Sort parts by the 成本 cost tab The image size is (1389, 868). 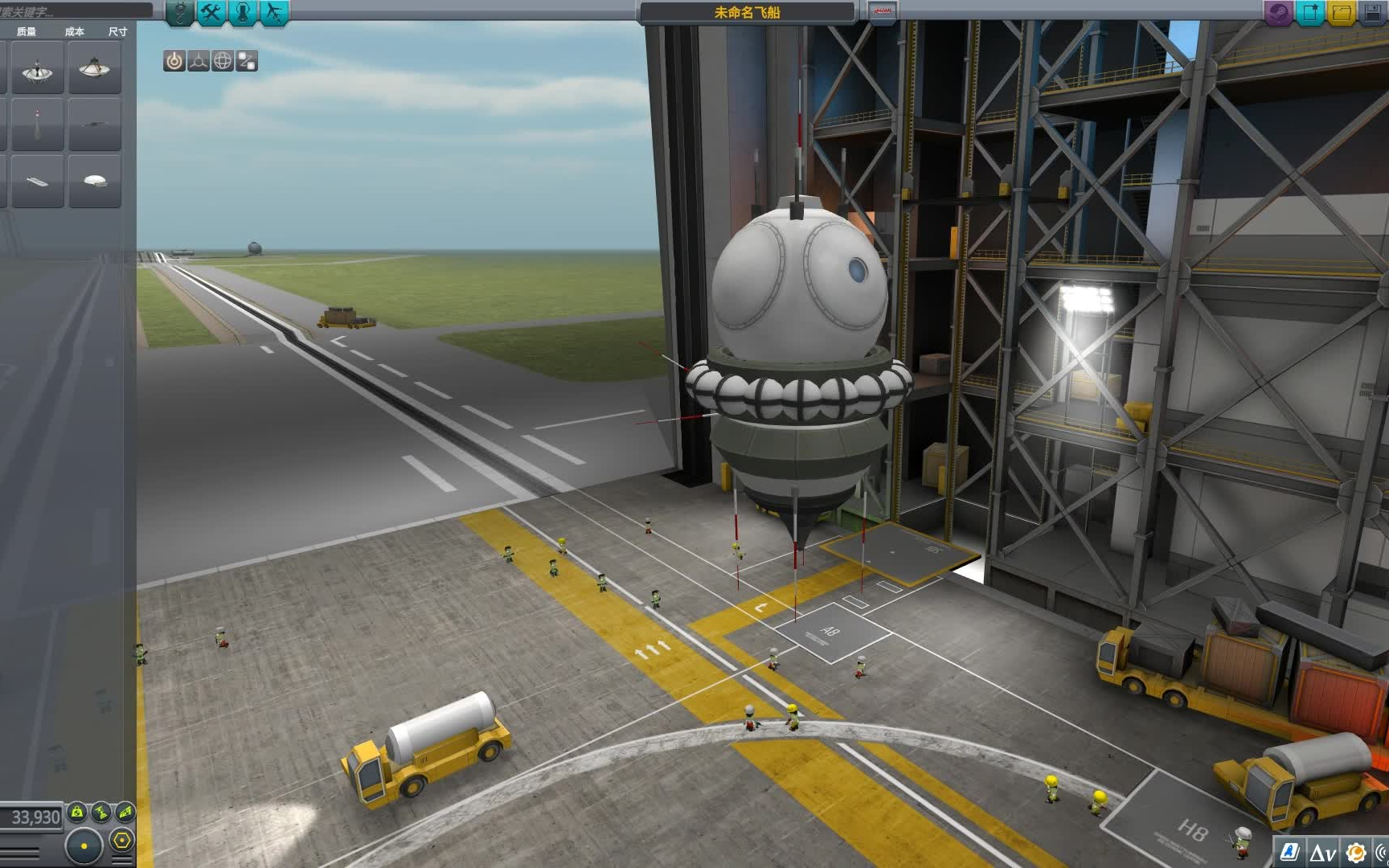74,32
